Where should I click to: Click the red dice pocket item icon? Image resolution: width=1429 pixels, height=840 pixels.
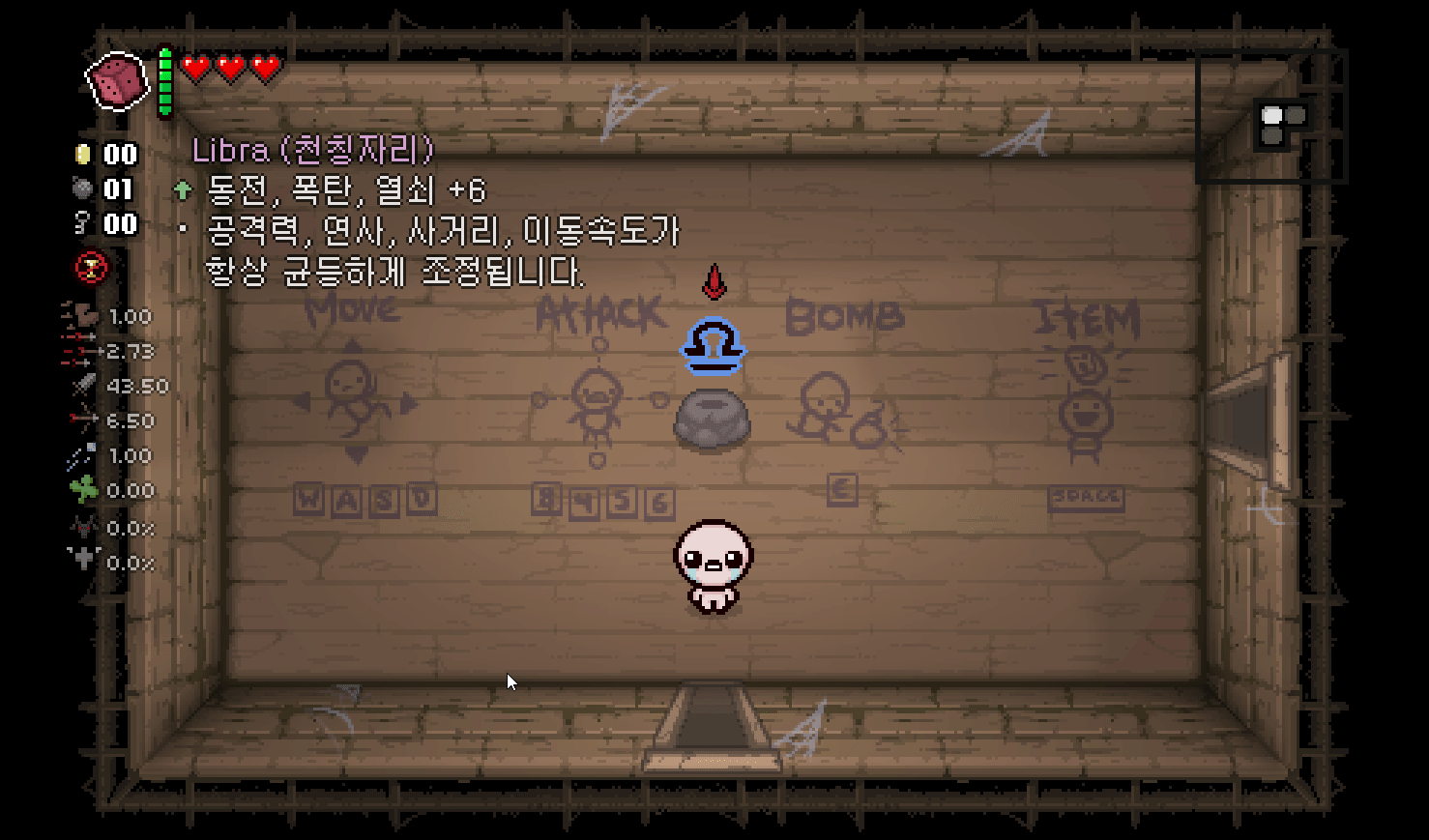pyautogui.click(x=114, y=79)
